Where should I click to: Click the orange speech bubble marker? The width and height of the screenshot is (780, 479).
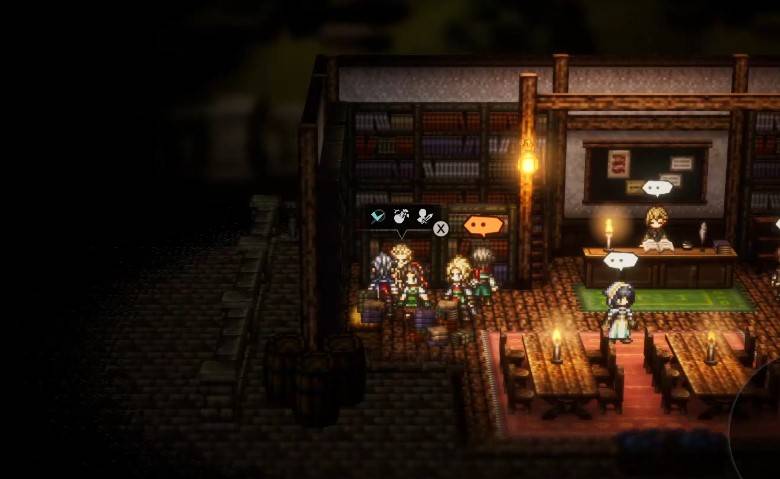tap(483, 225)
